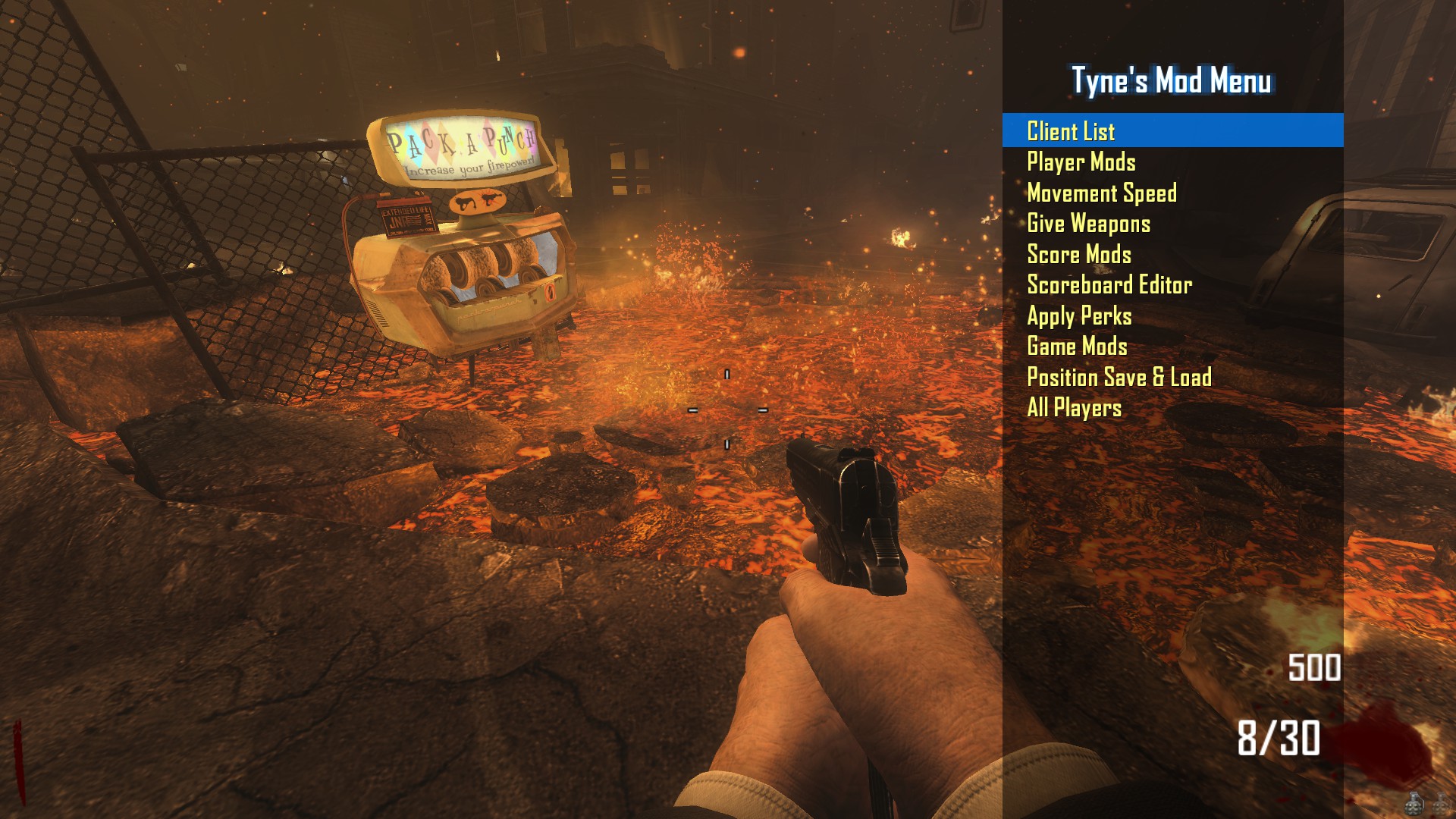
Task: Open the Game Mods submenu
Action: [x=1077, y=347]
